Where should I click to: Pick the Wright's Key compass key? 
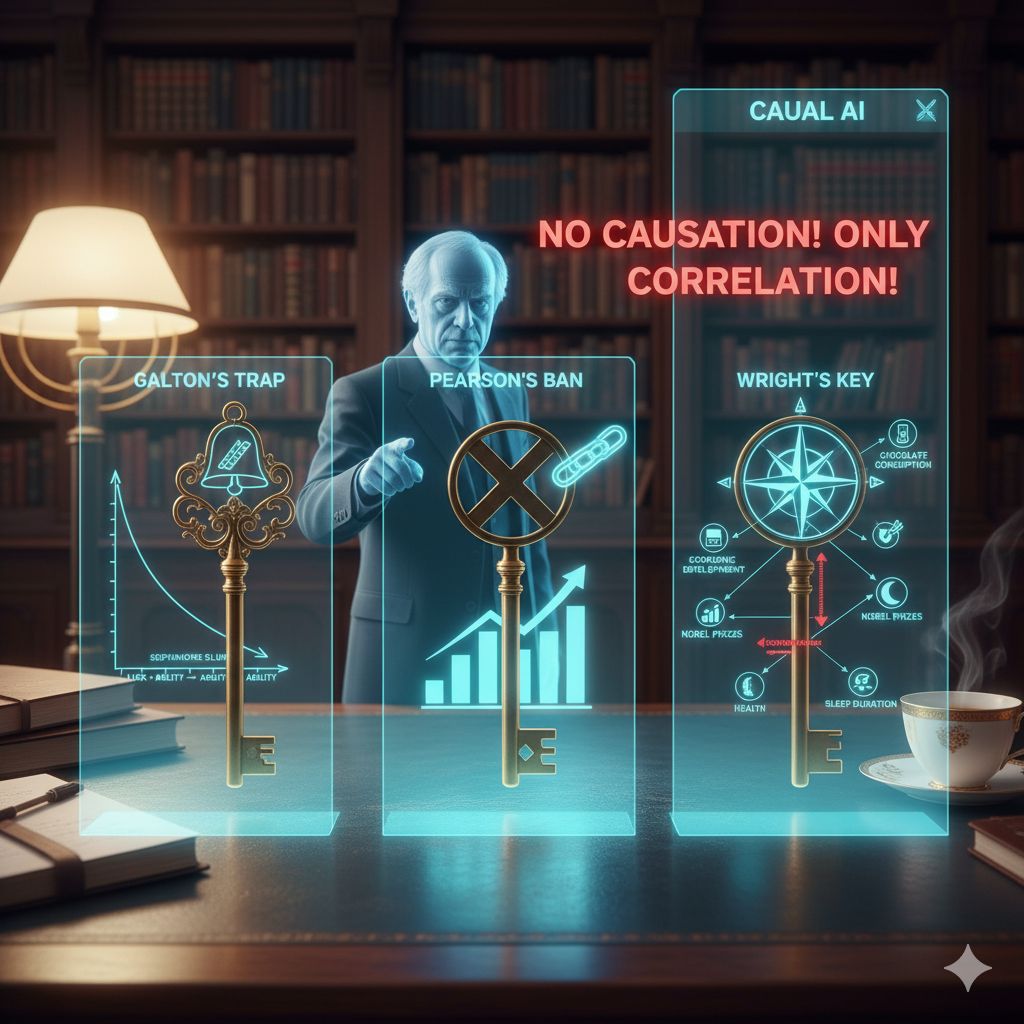click(799, 481)
